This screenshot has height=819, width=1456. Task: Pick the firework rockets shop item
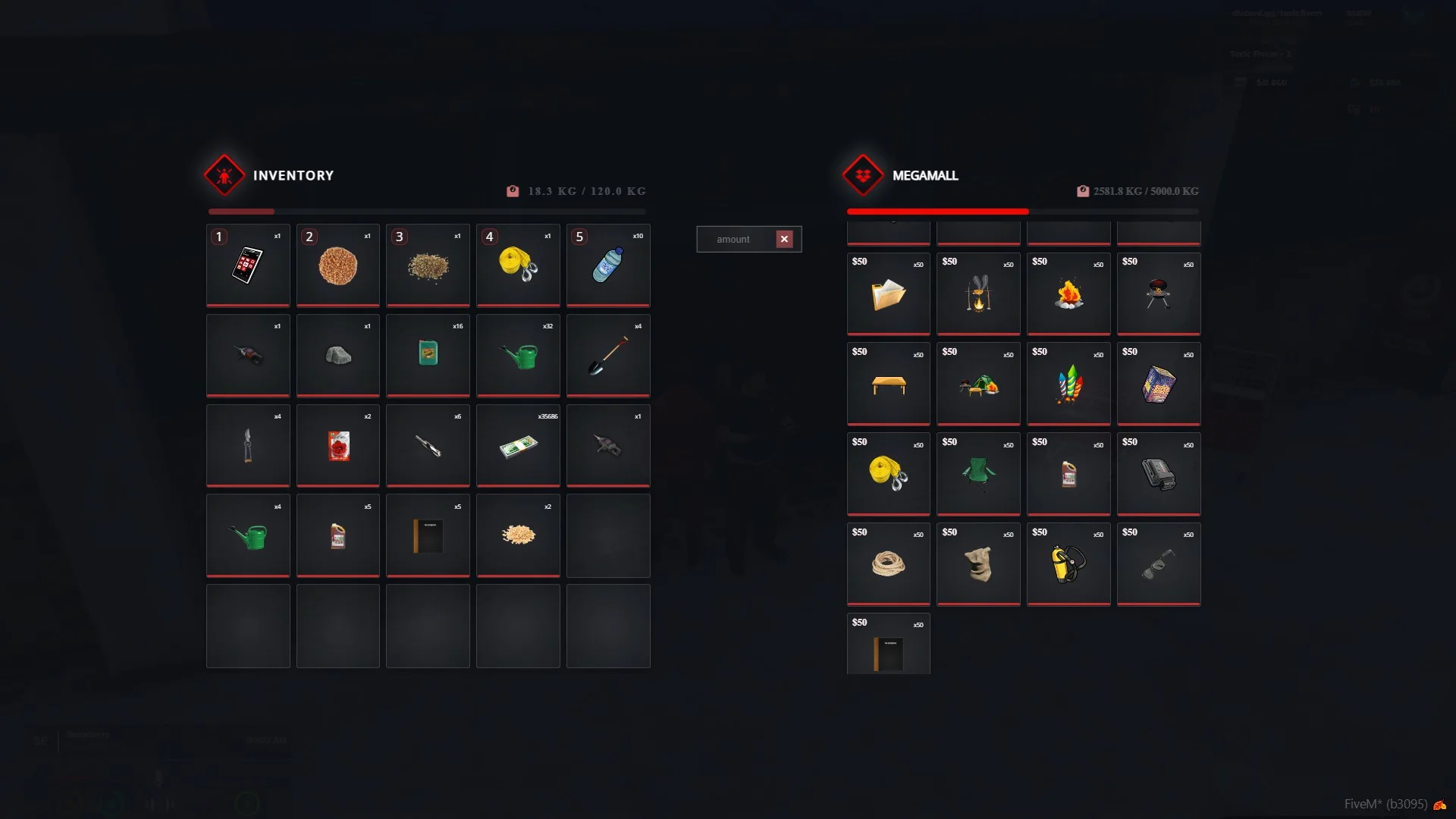(x=1068, y=384)
